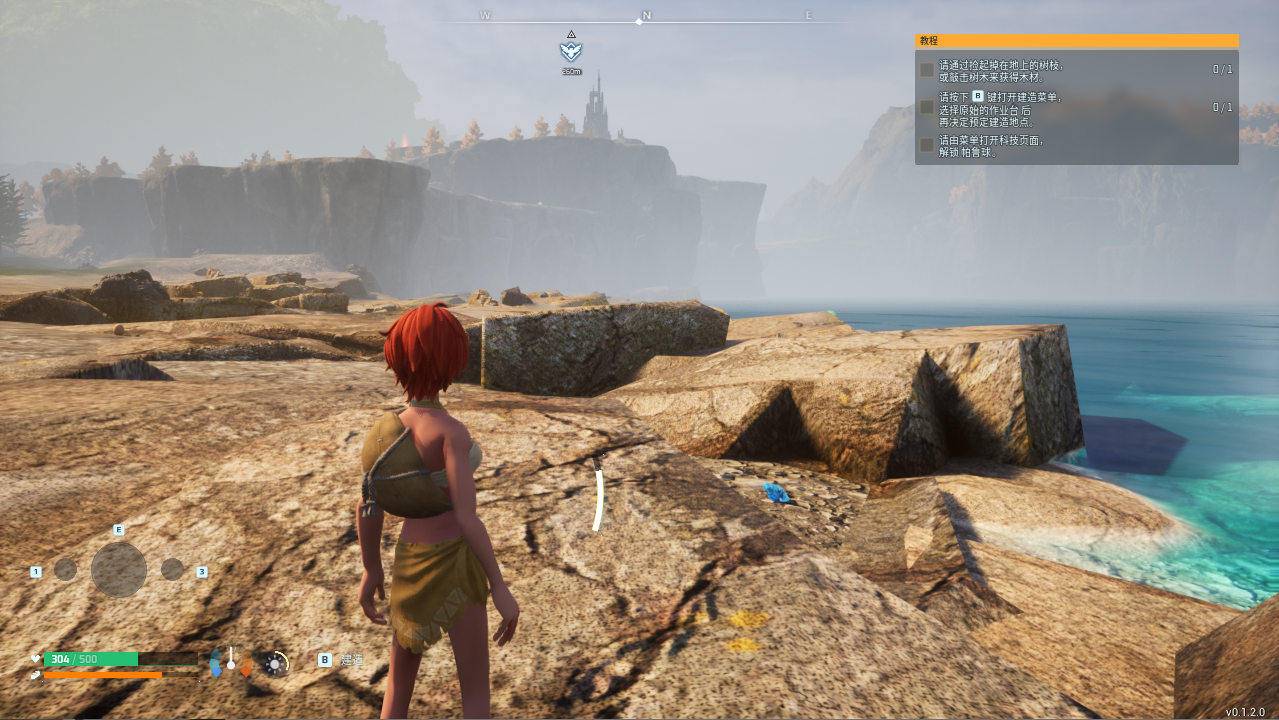The width and height of the screenshot is (1279, 720).
Task: Click the sun time-of-day dial
Action: [x=275, y=662]
